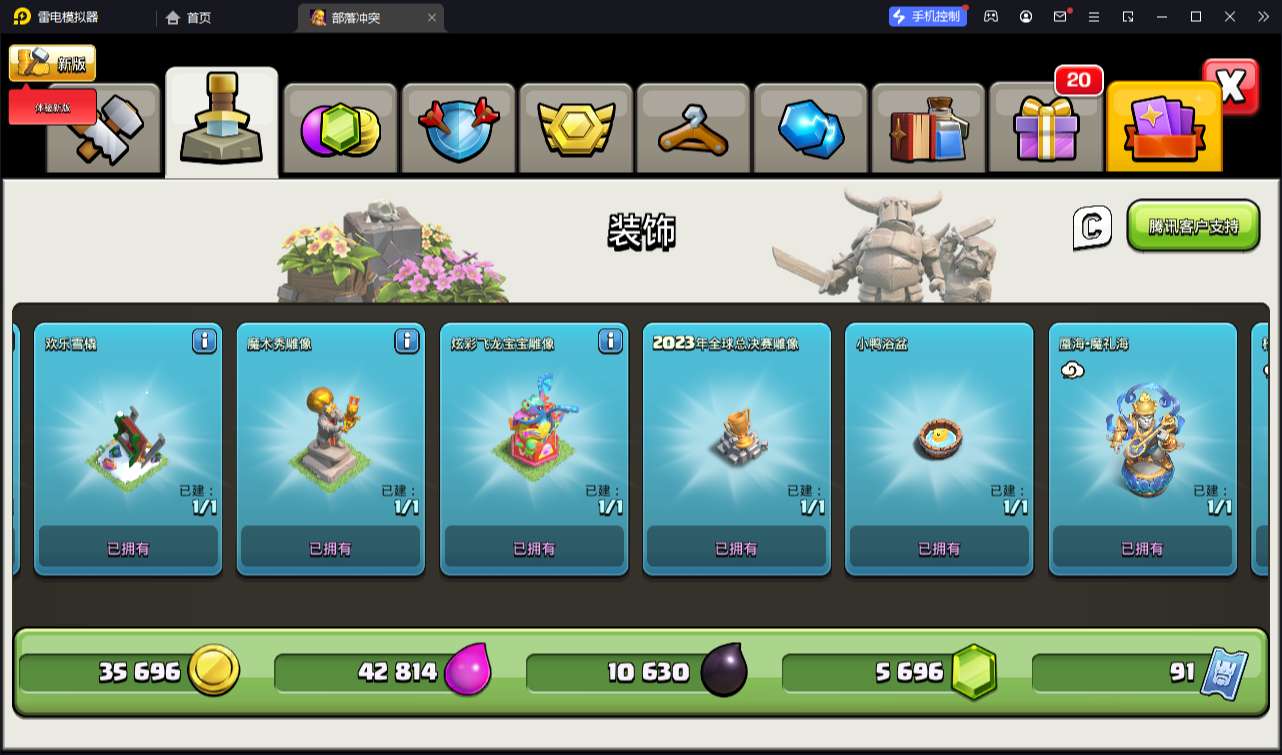
Task: Click the 新版 hammer button
Action: 52,64
